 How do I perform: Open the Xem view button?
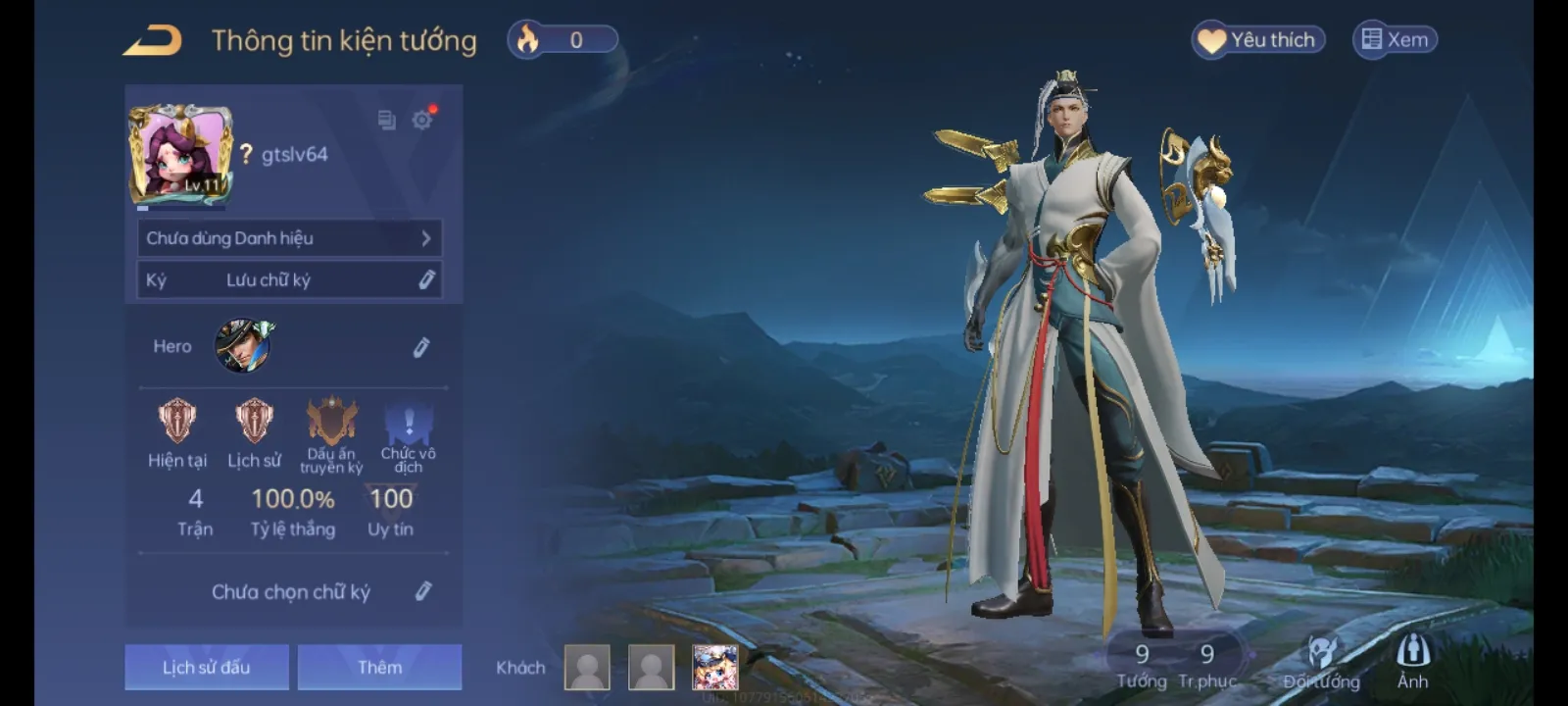[x=1396, y=40]
